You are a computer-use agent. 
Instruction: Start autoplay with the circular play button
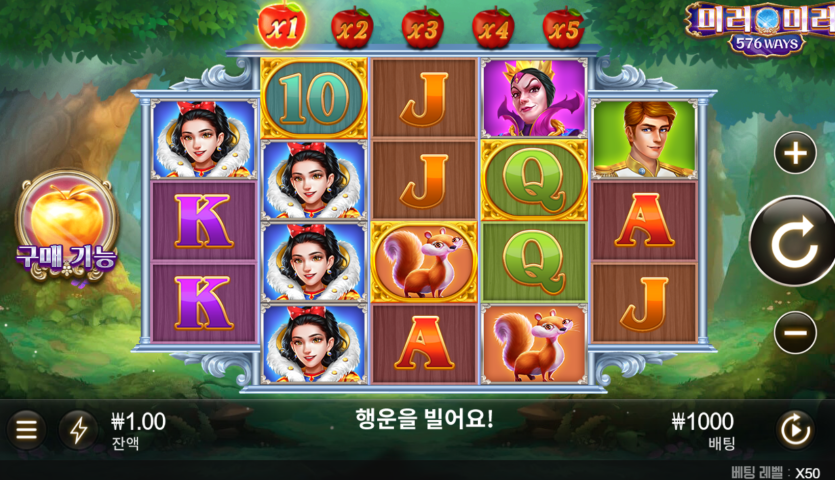[x=796, y=430]
